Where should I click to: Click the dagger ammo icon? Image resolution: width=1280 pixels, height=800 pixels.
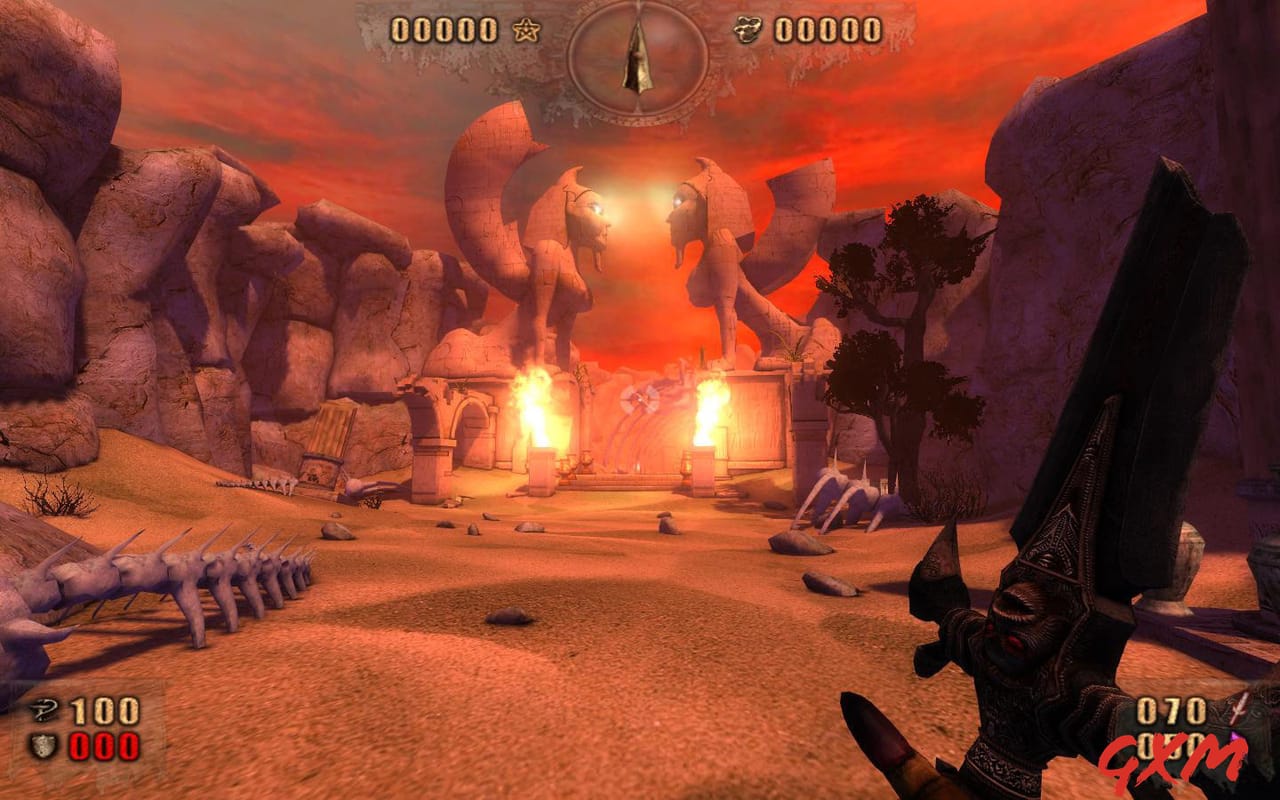coord(1238,710)
